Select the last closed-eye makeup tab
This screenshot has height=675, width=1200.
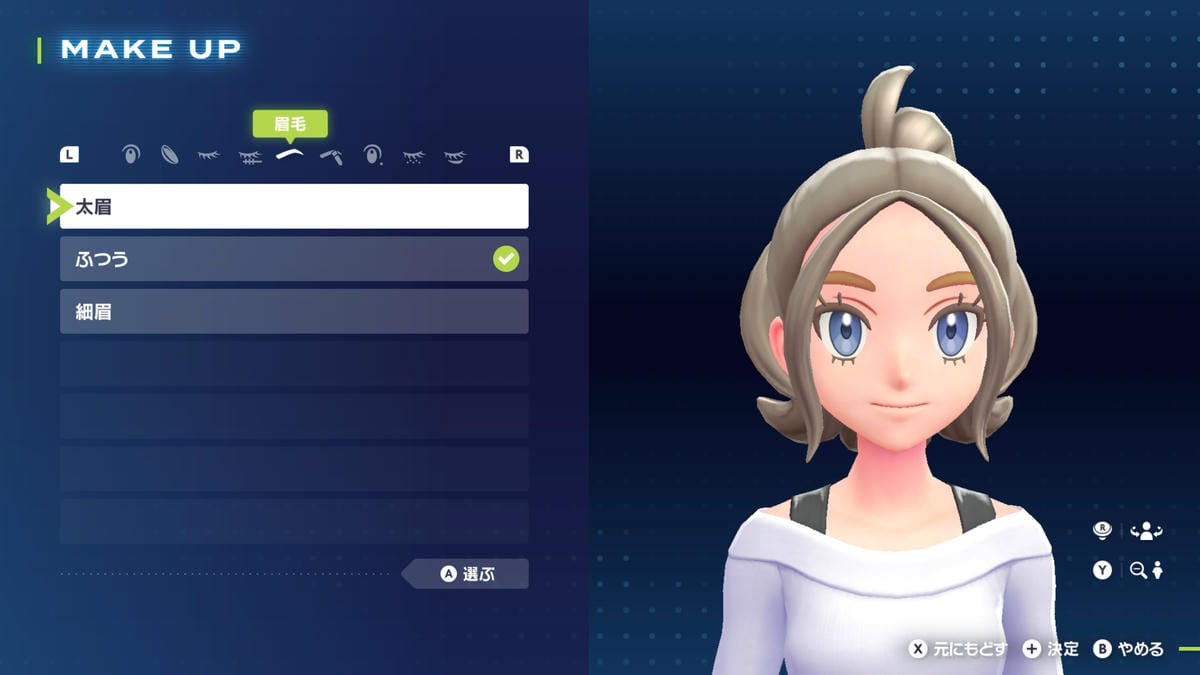point(454,156)
